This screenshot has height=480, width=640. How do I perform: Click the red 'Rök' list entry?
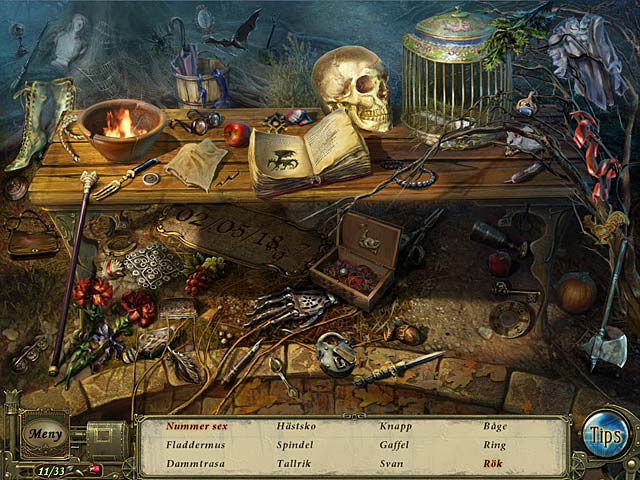tap(493, 463)
